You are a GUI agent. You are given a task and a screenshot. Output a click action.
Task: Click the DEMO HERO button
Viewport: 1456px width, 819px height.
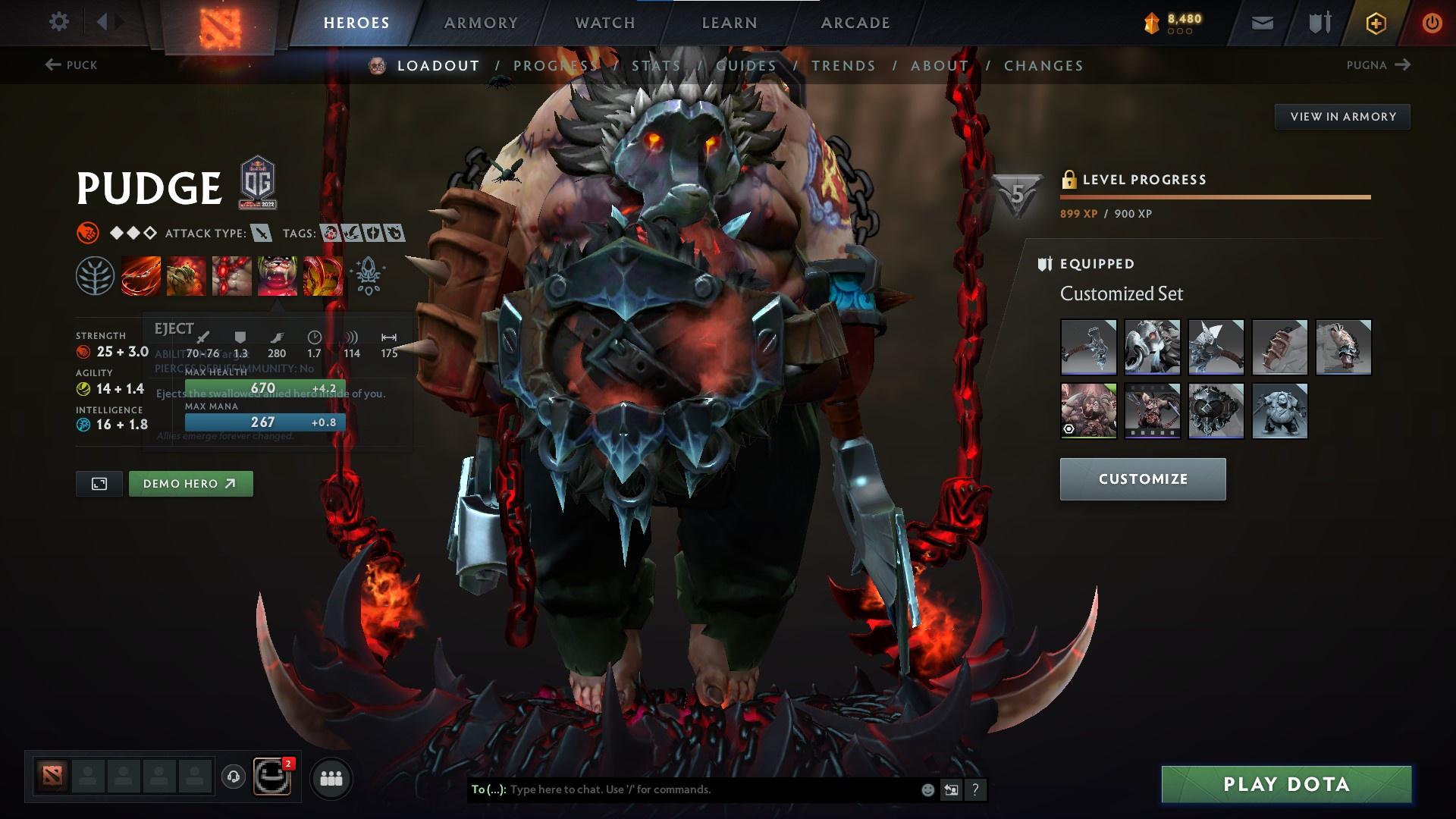pyautogui.click(x=190, y=483)
